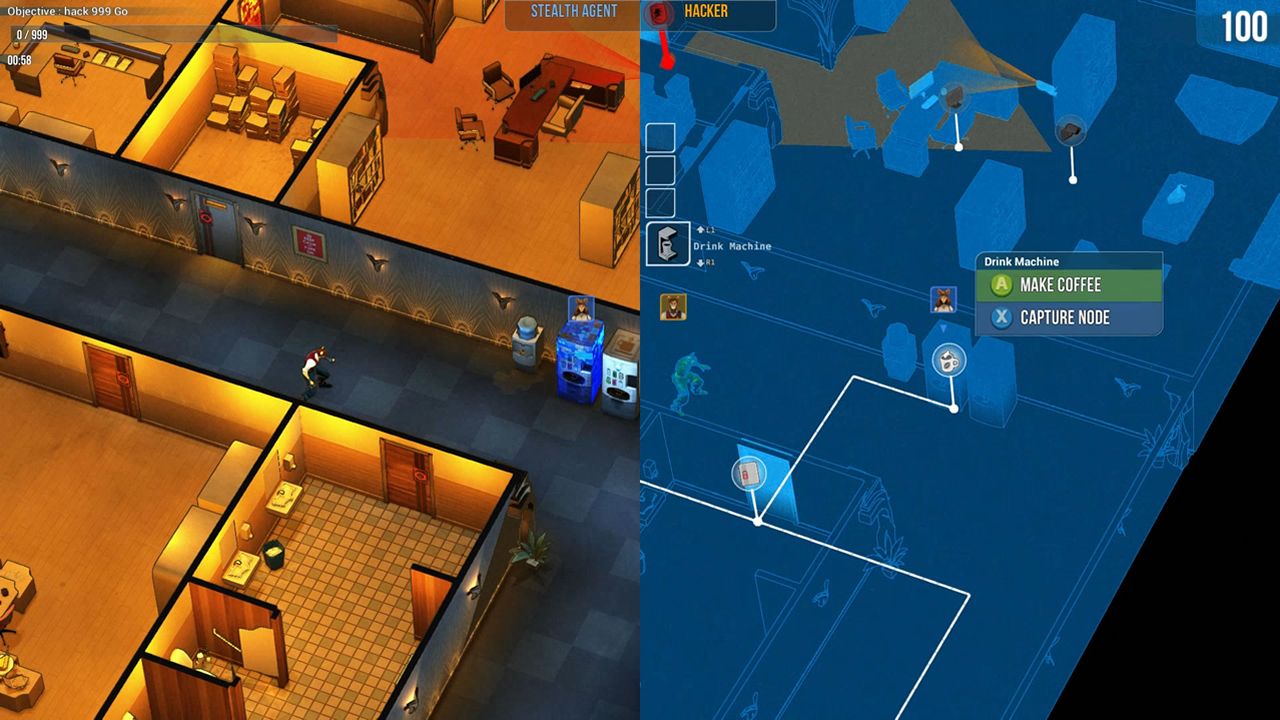
Task: Click the white node junction on the network line
Action: [x=955, y=407]
